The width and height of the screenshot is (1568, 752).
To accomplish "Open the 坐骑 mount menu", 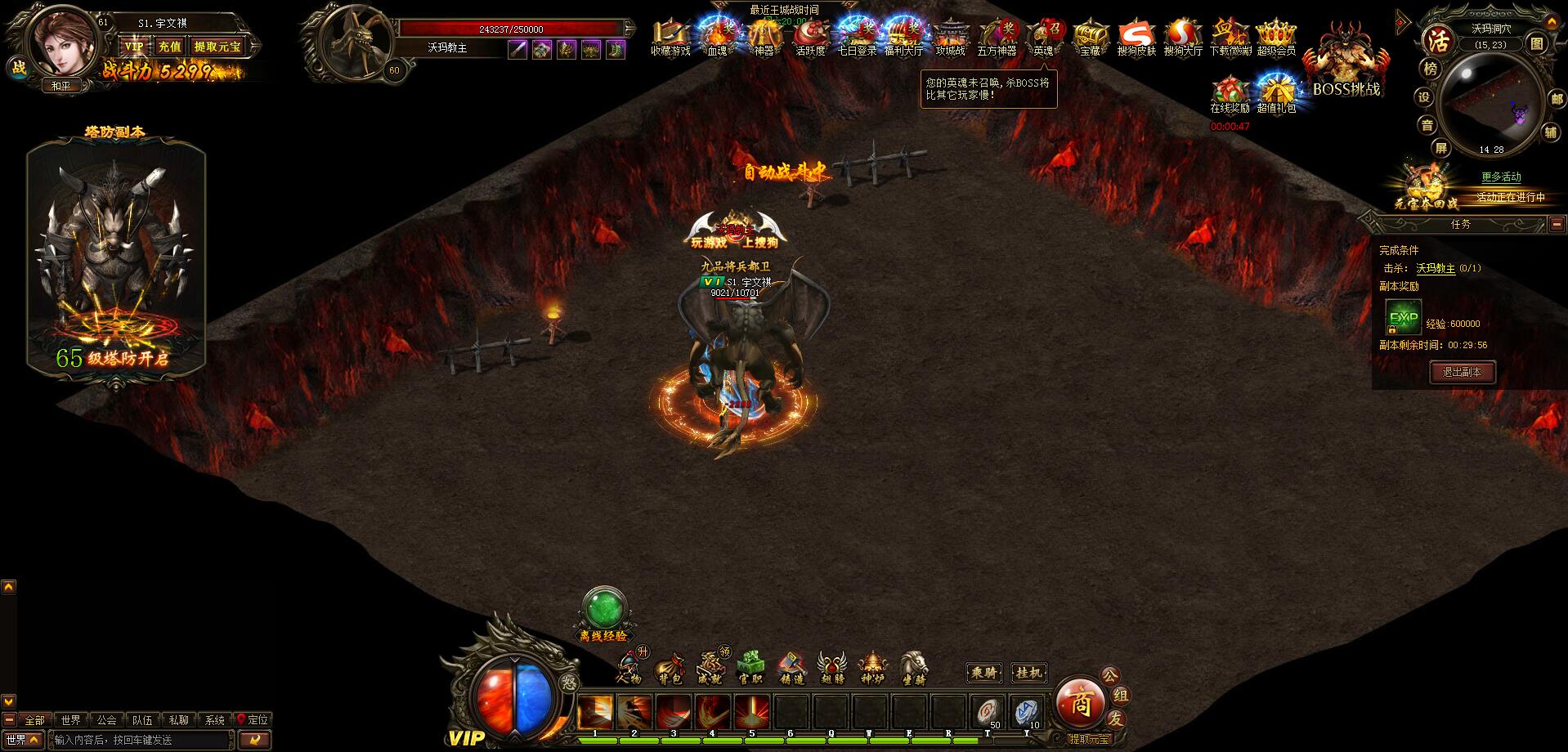I will (912, 667).
